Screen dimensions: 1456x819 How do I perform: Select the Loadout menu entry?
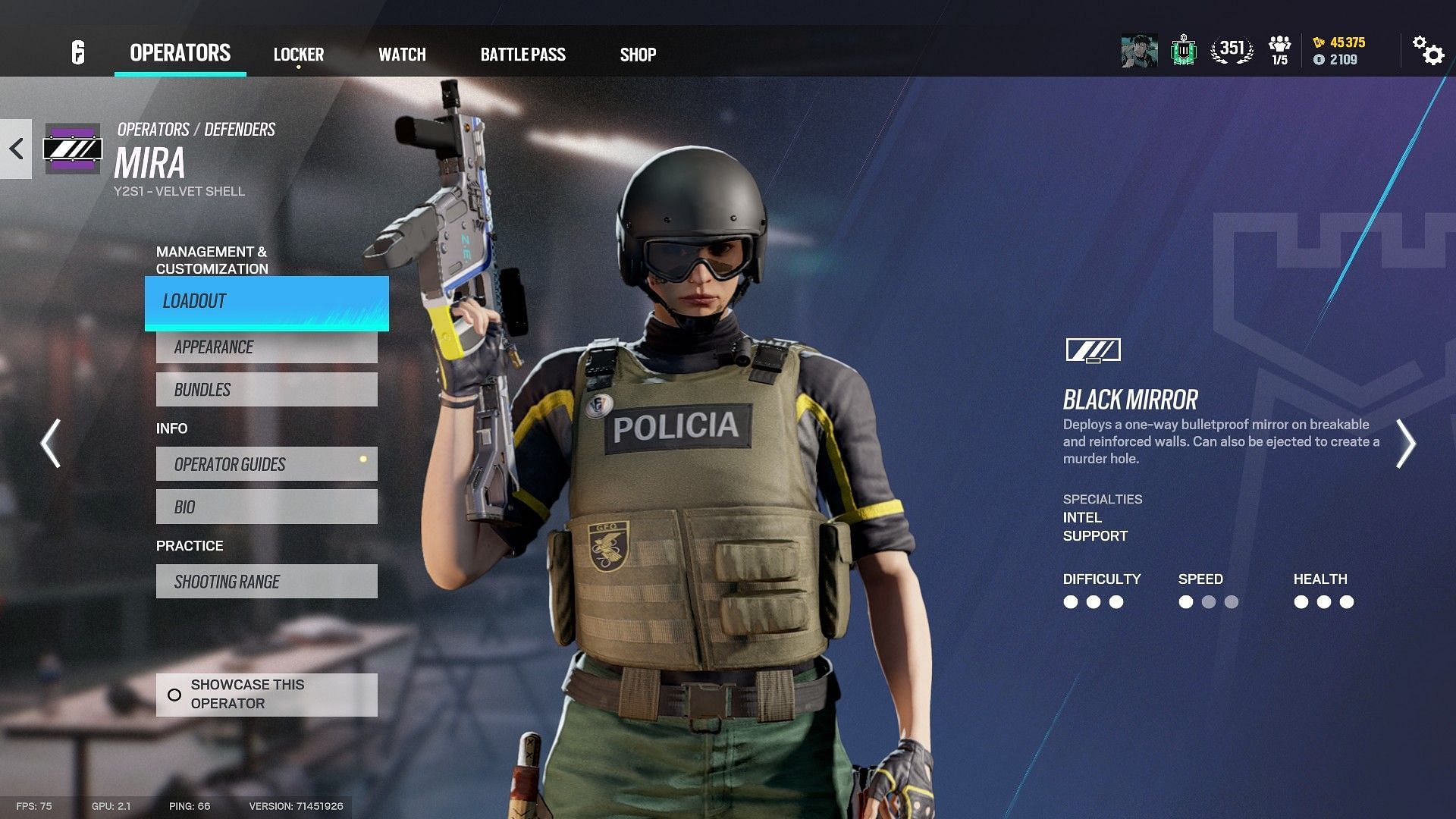click(x=266, y=302)
